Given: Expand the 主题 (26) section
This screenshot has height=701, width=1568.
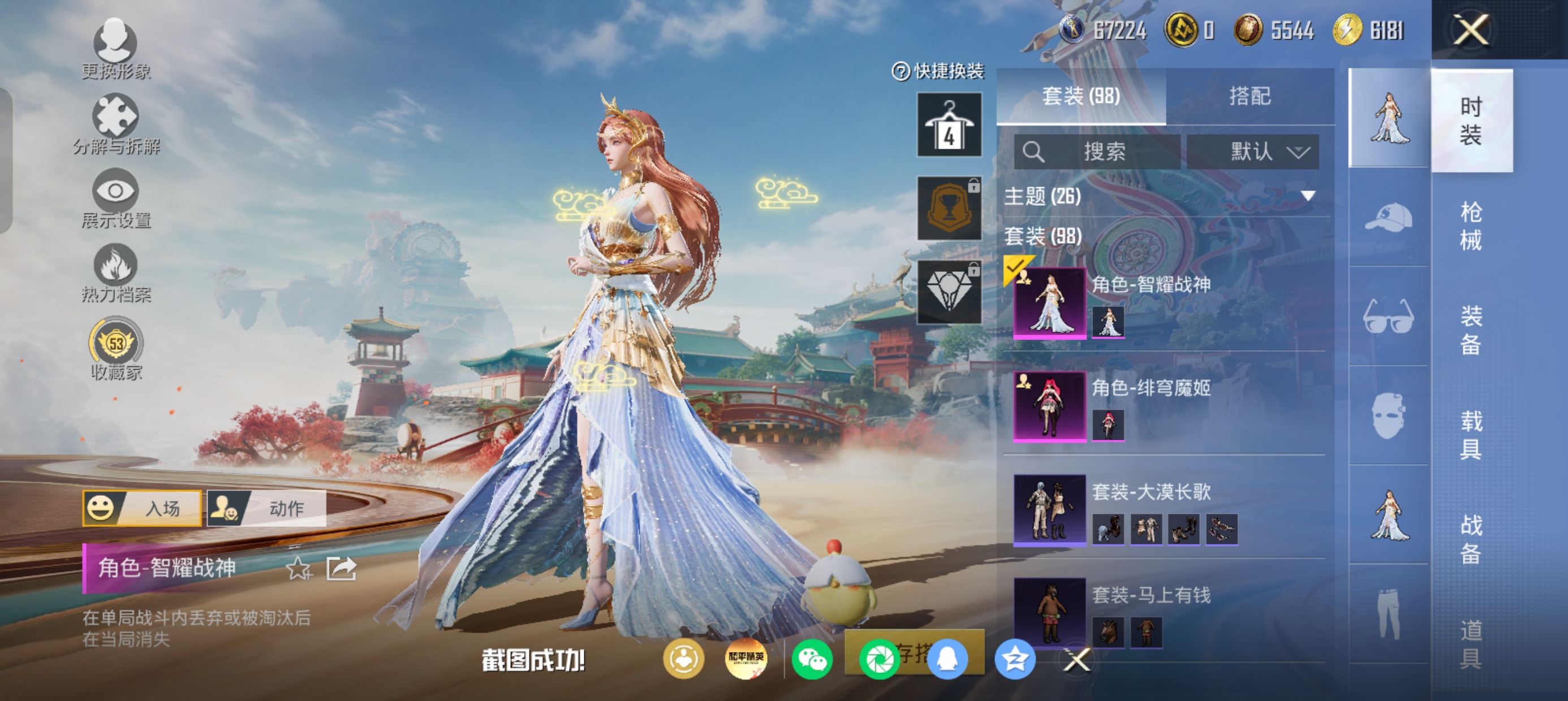Looking at the screenshot, I should (1307, 196).
